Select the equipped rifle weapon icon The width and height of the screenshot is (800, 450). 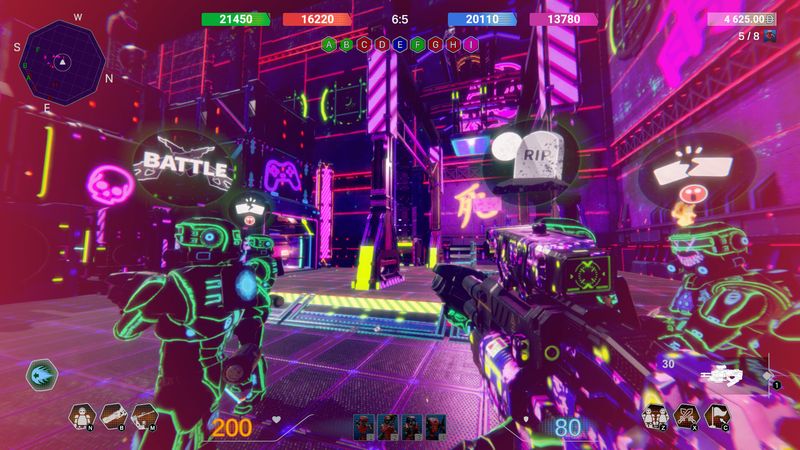[720, 376]
